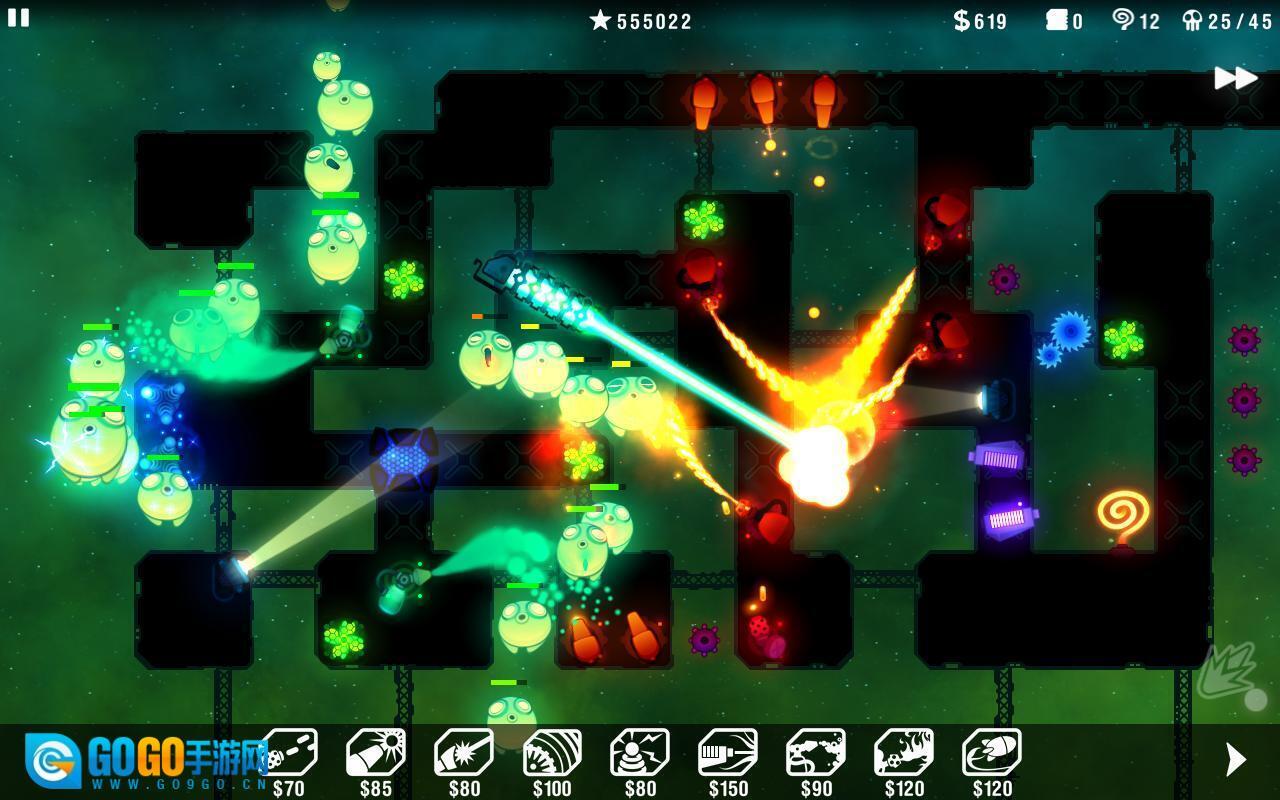The image size is (1280, 800).
Task: Open the GOGO website watermark logo
Action: click(140, 762)
